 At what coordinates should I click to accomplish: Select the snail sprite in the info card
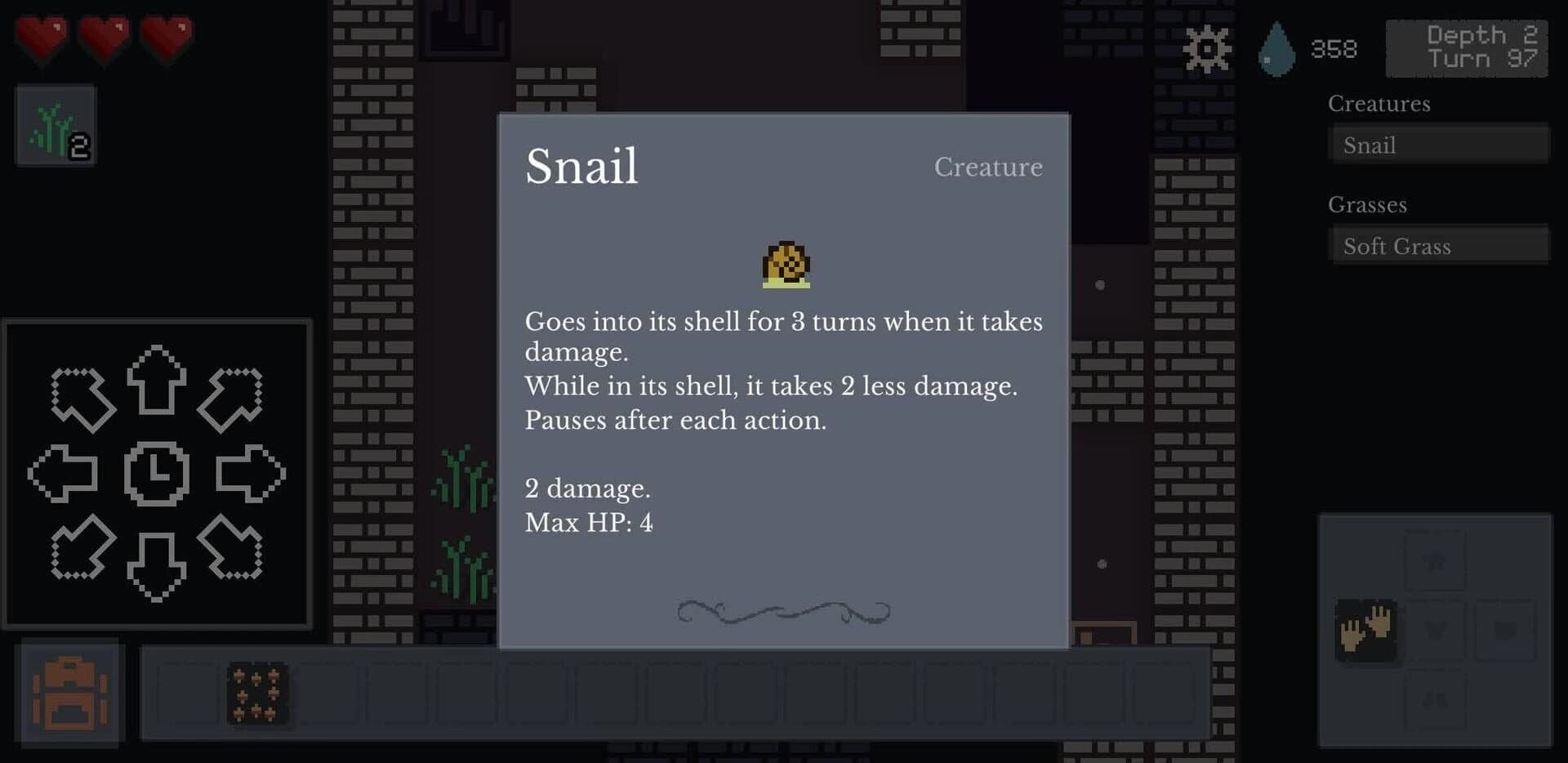tap(786, 265)
